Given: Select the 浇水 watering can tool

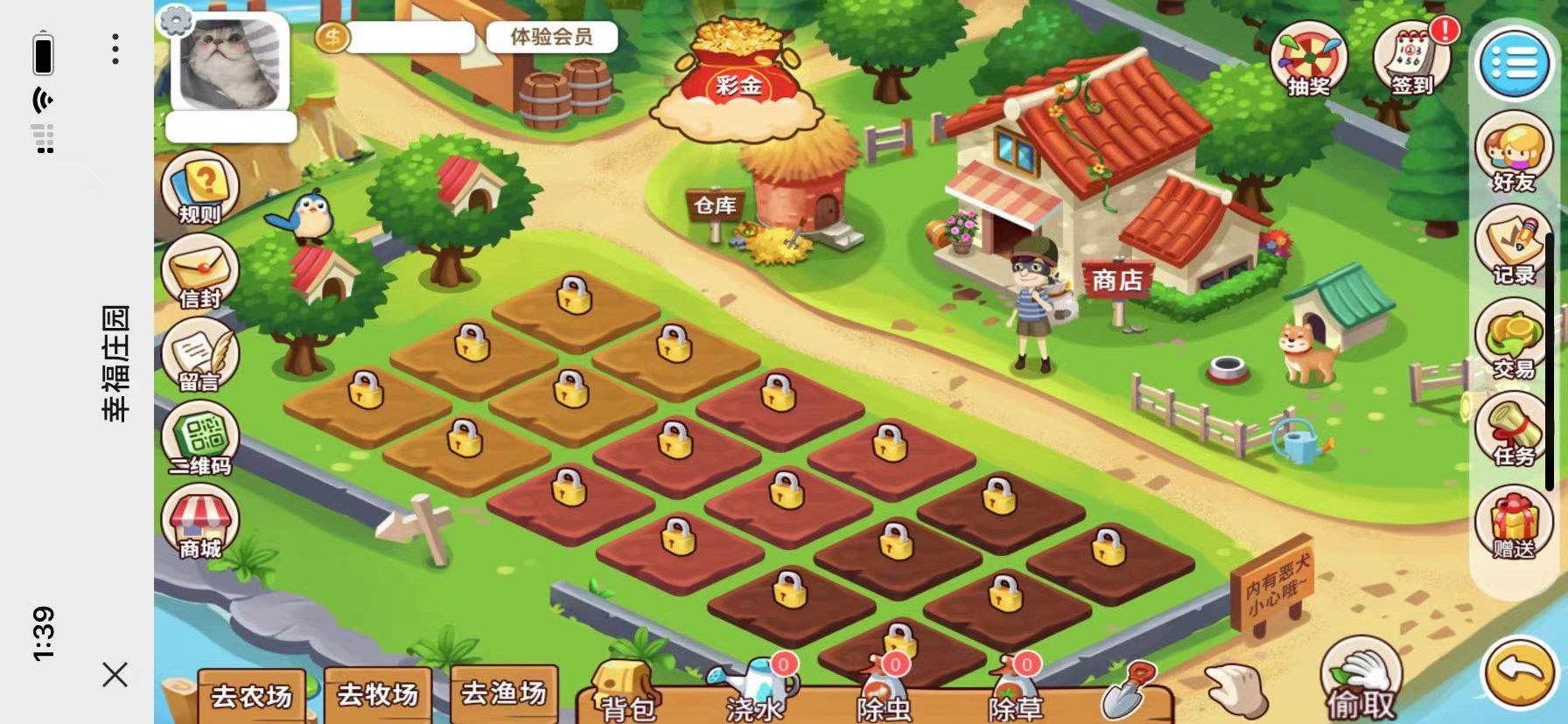Looking at the screenshot, I should click(x=754, y=691).
